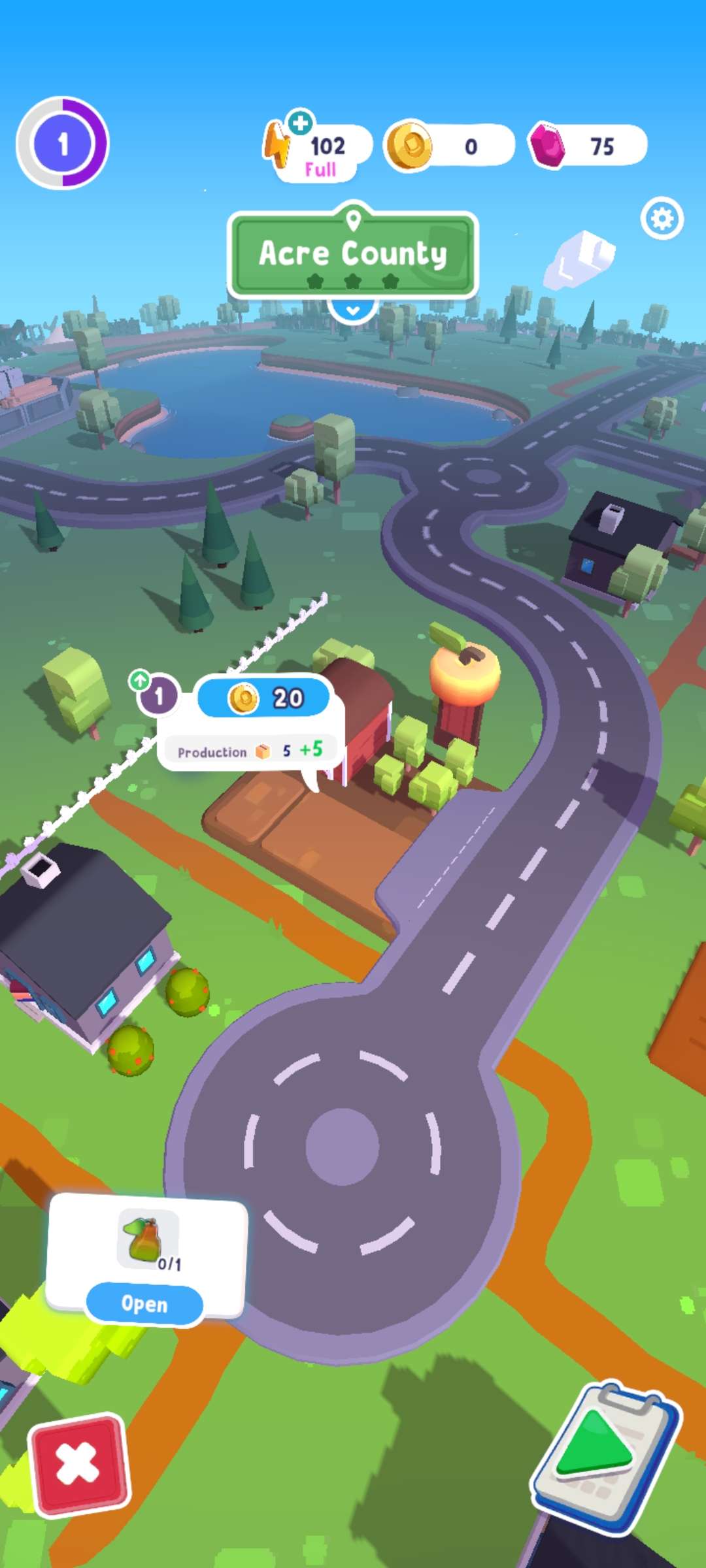706x1568 pixels.
Task: Click the Acre County location sign
Action: [x=353, y=253]
